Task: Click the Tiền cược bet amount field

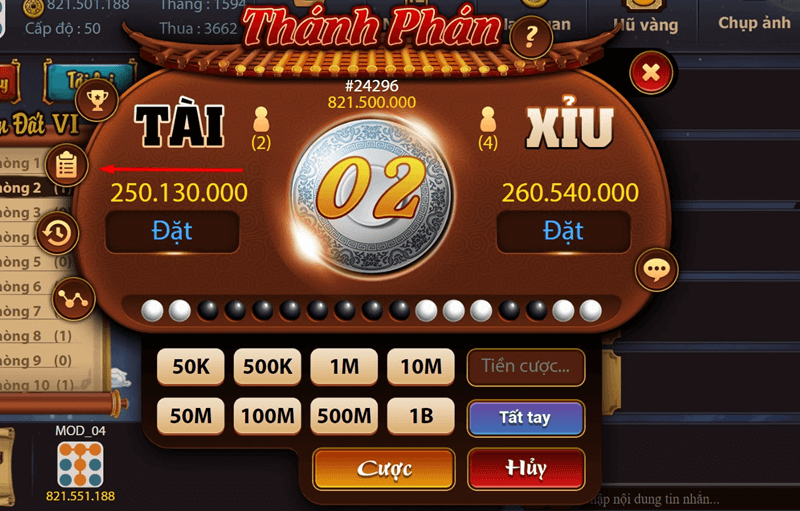Action: tap(526, 367)
